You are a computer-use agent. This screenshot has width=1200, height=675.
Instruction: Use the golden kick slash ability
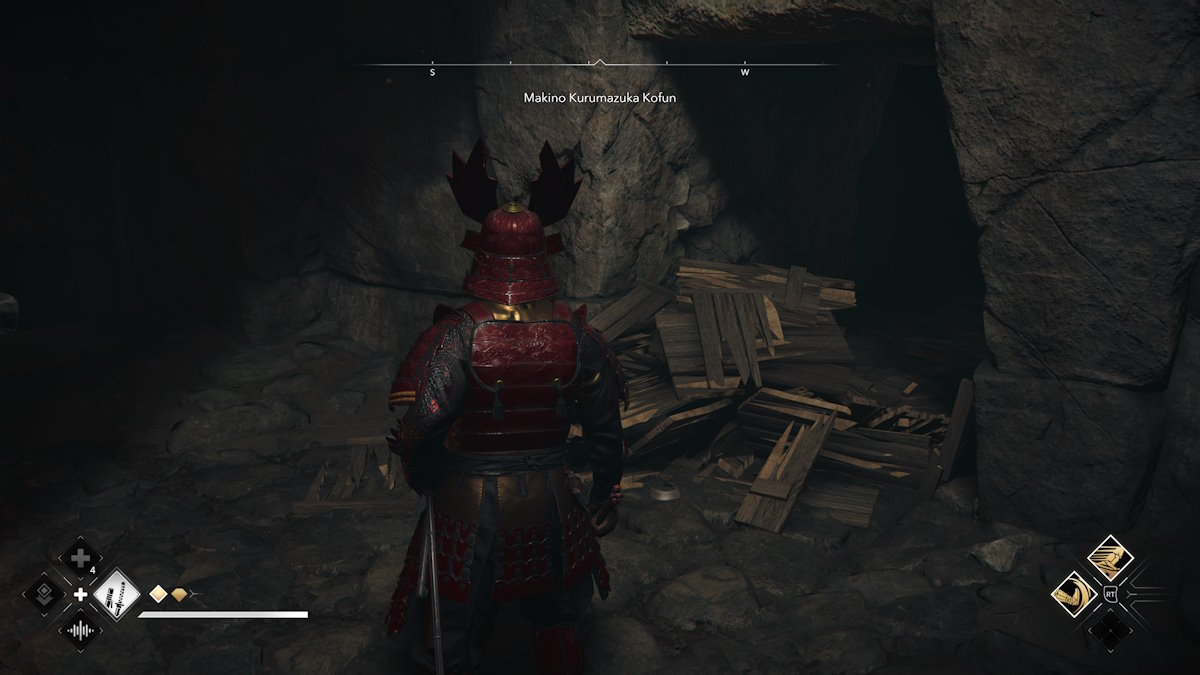1073,594
